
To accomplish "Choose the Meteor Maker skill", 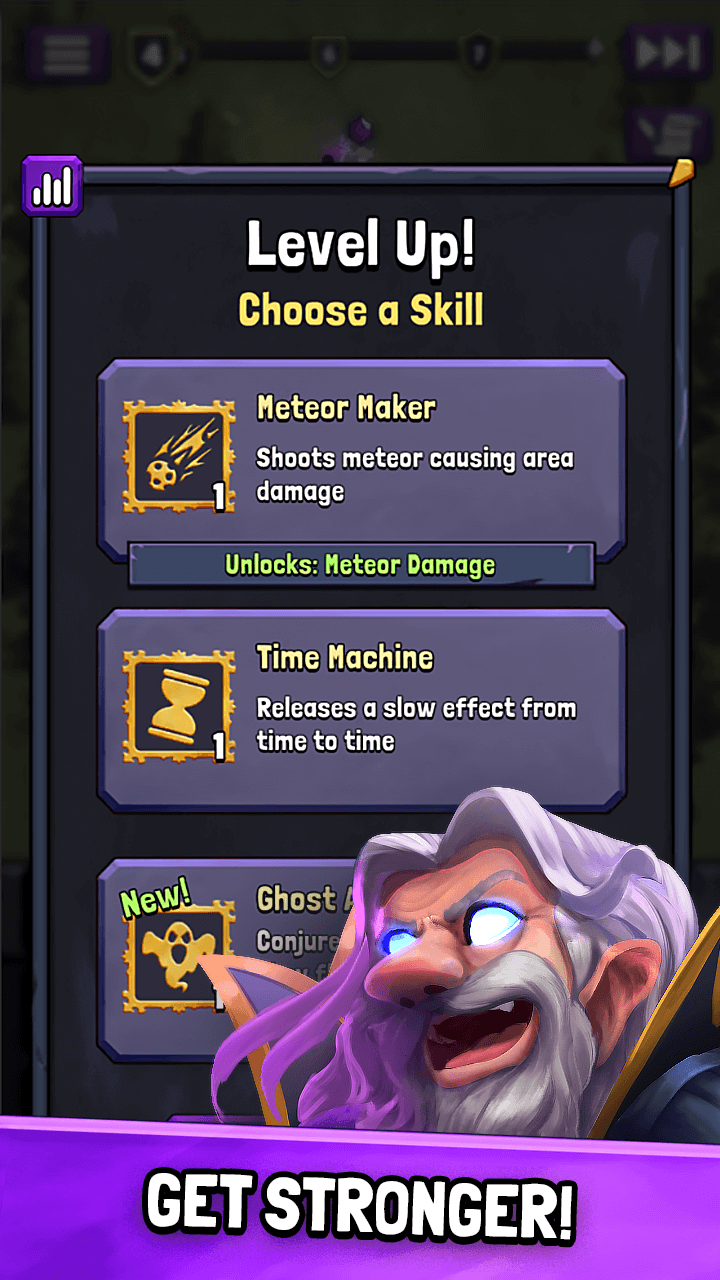I will click(361, 458).
